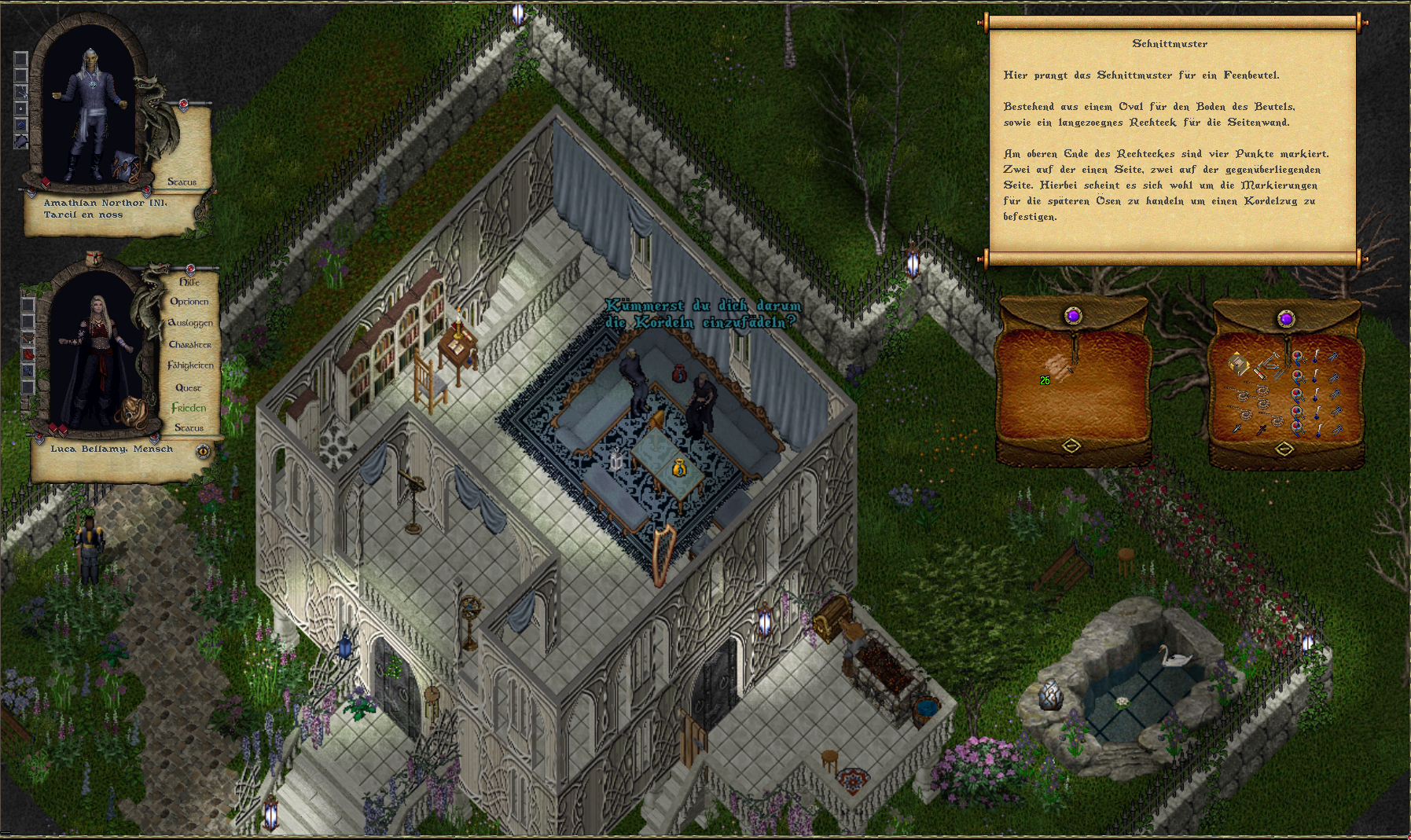Show the Fähigkeiten list
The width and height of the screenshot is (1411, 840).
click(x=190, y=365)
